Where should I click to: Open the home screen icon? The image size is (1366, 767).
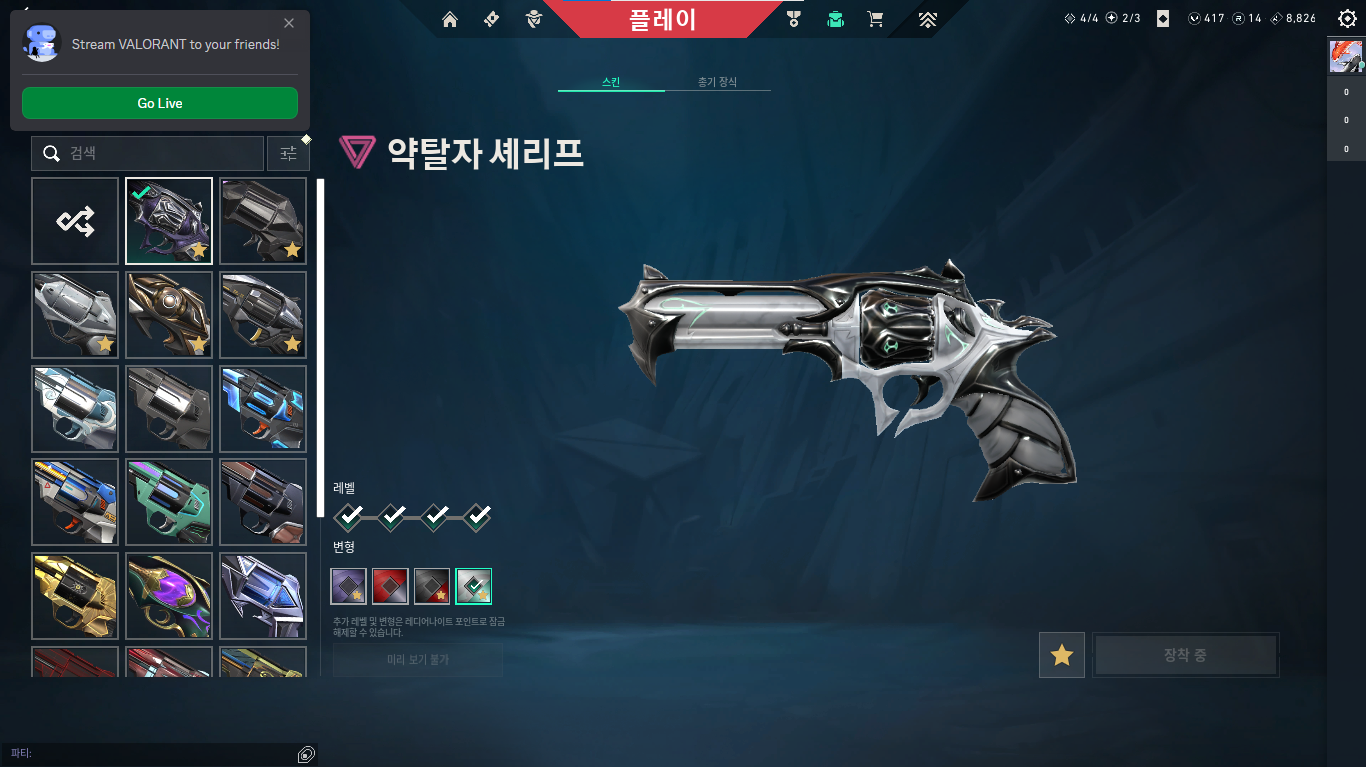450,19
